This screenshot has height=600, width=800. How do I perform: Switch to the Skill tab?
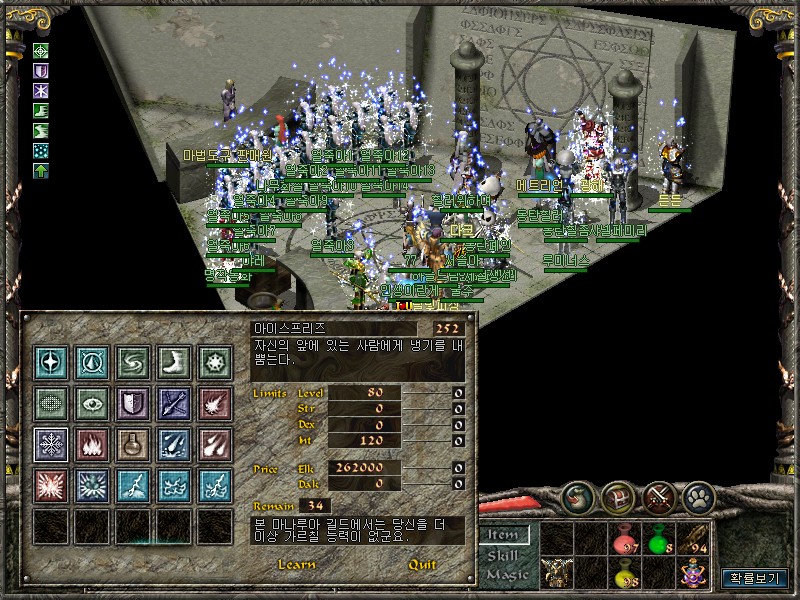click(505, 555)
